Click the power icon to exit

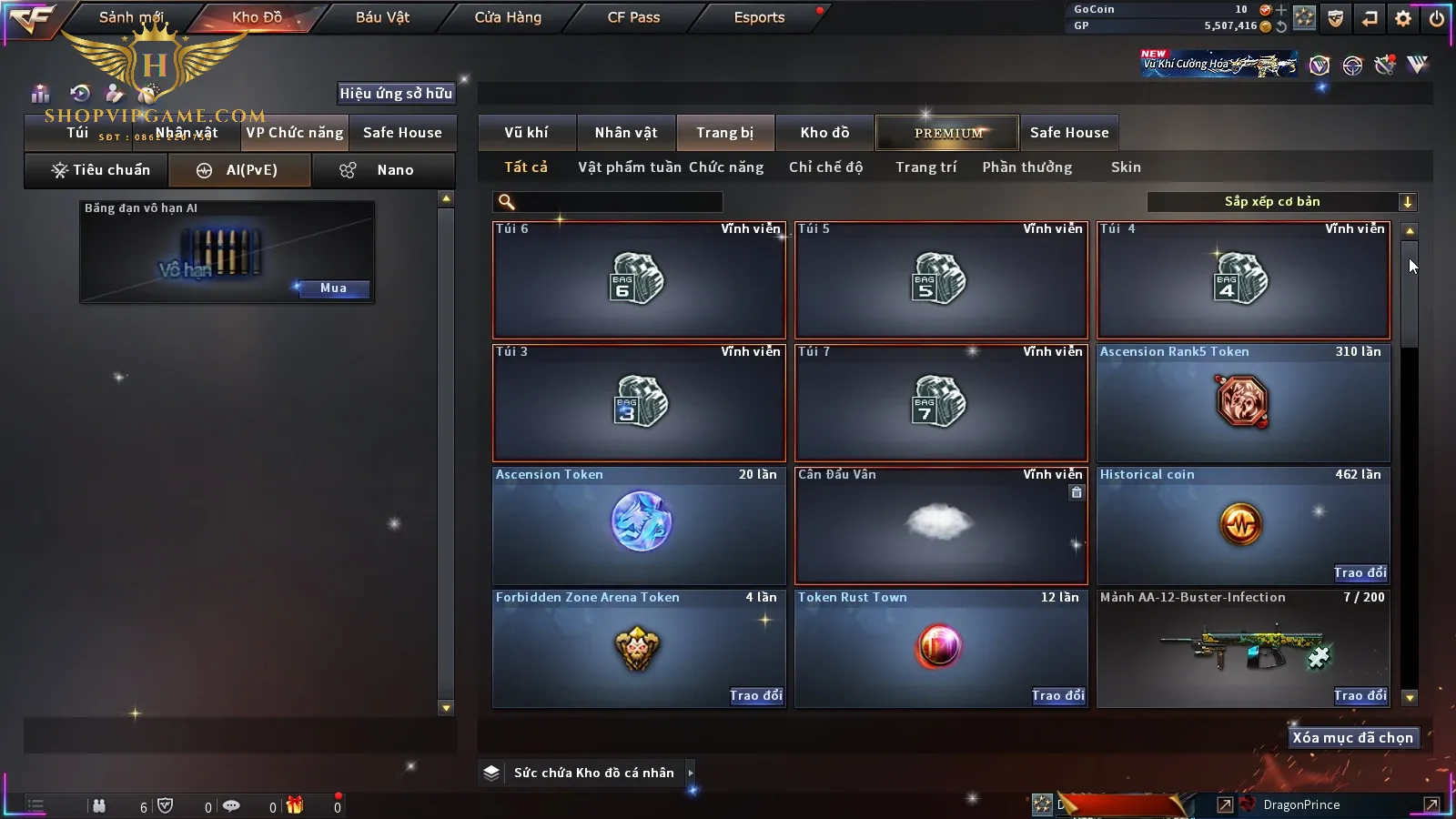click(x=1437, y=18)
